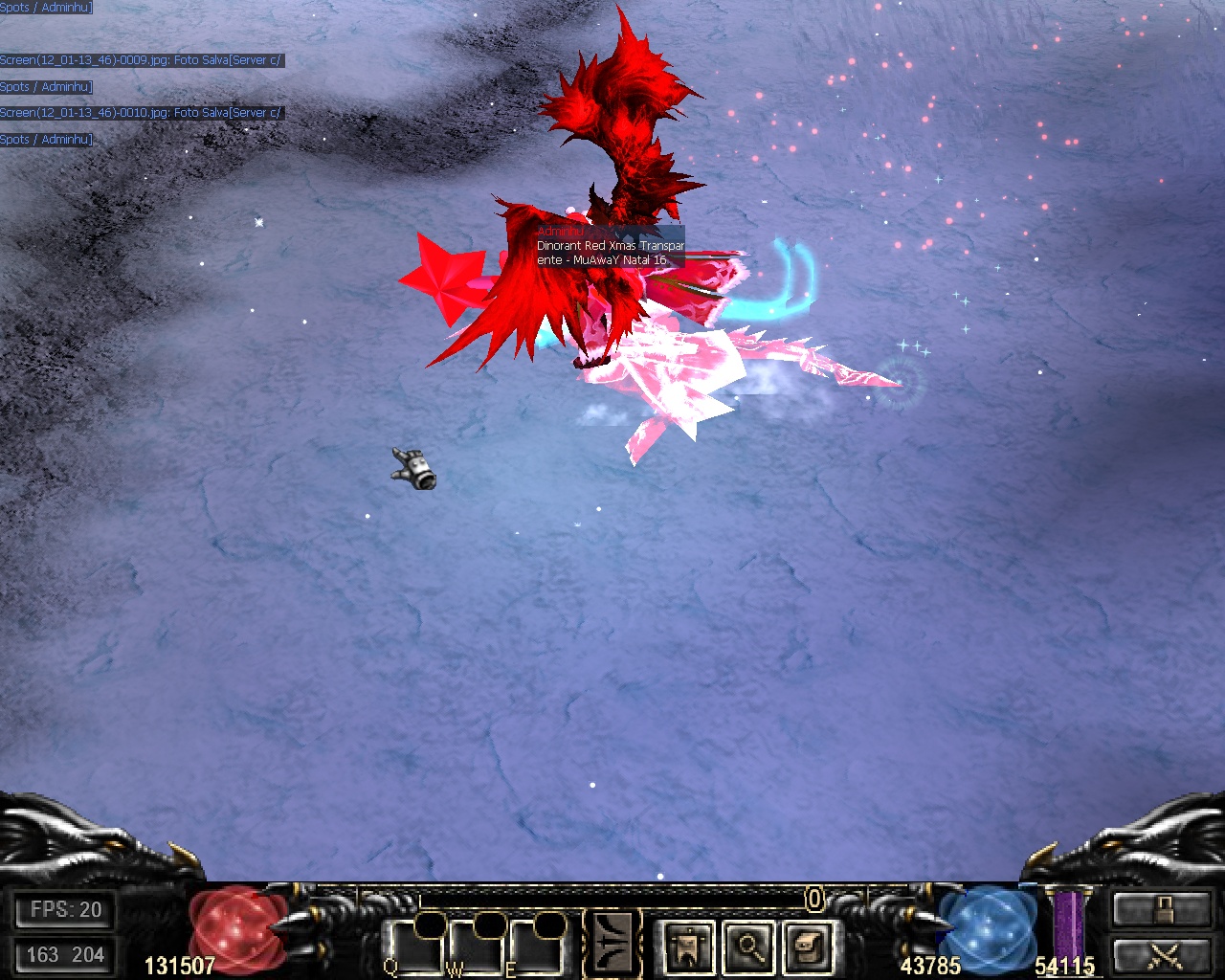The image size is (1225, 980).
Task: Select the E hotkey item slot
Action: (x=537, y=947)
